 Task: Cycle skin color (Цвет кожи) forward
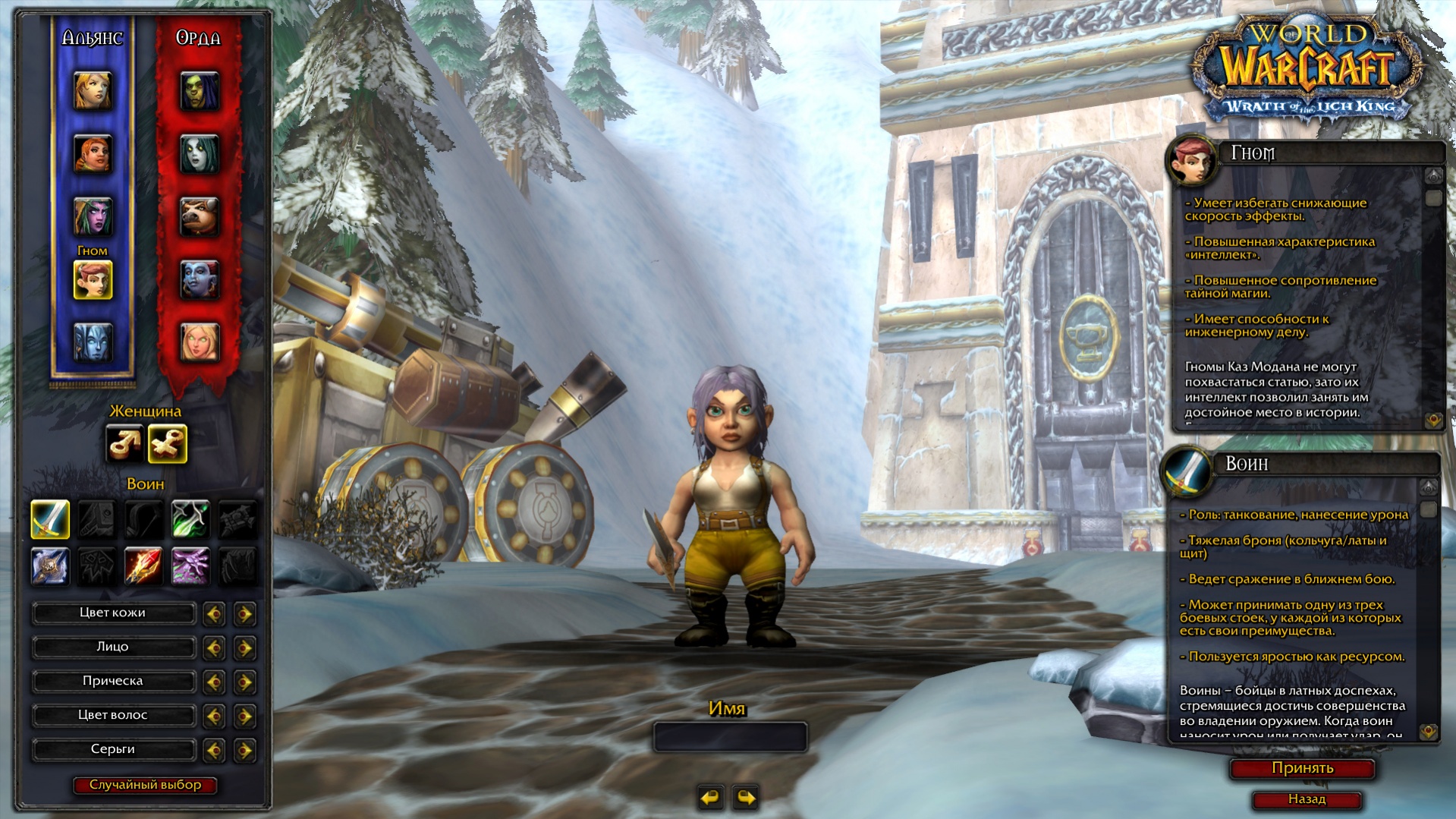point(244,613)
